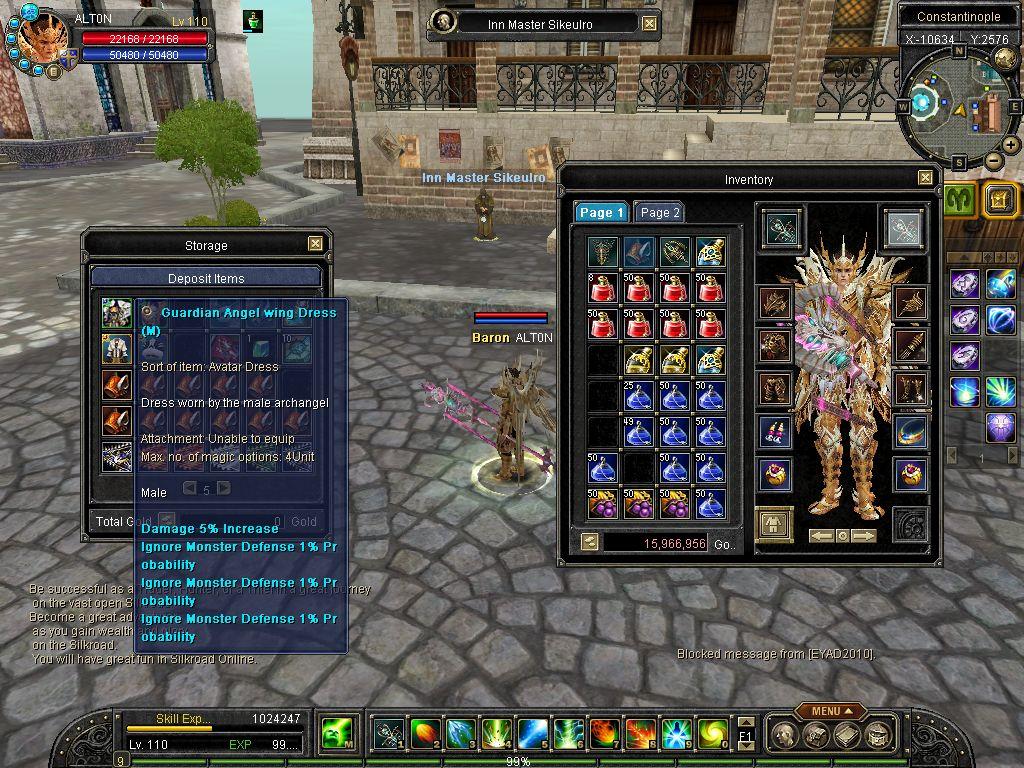Click the avatar outfit toggle button
The height and width of the screenshot is (768, 1024).
[775, 524]
